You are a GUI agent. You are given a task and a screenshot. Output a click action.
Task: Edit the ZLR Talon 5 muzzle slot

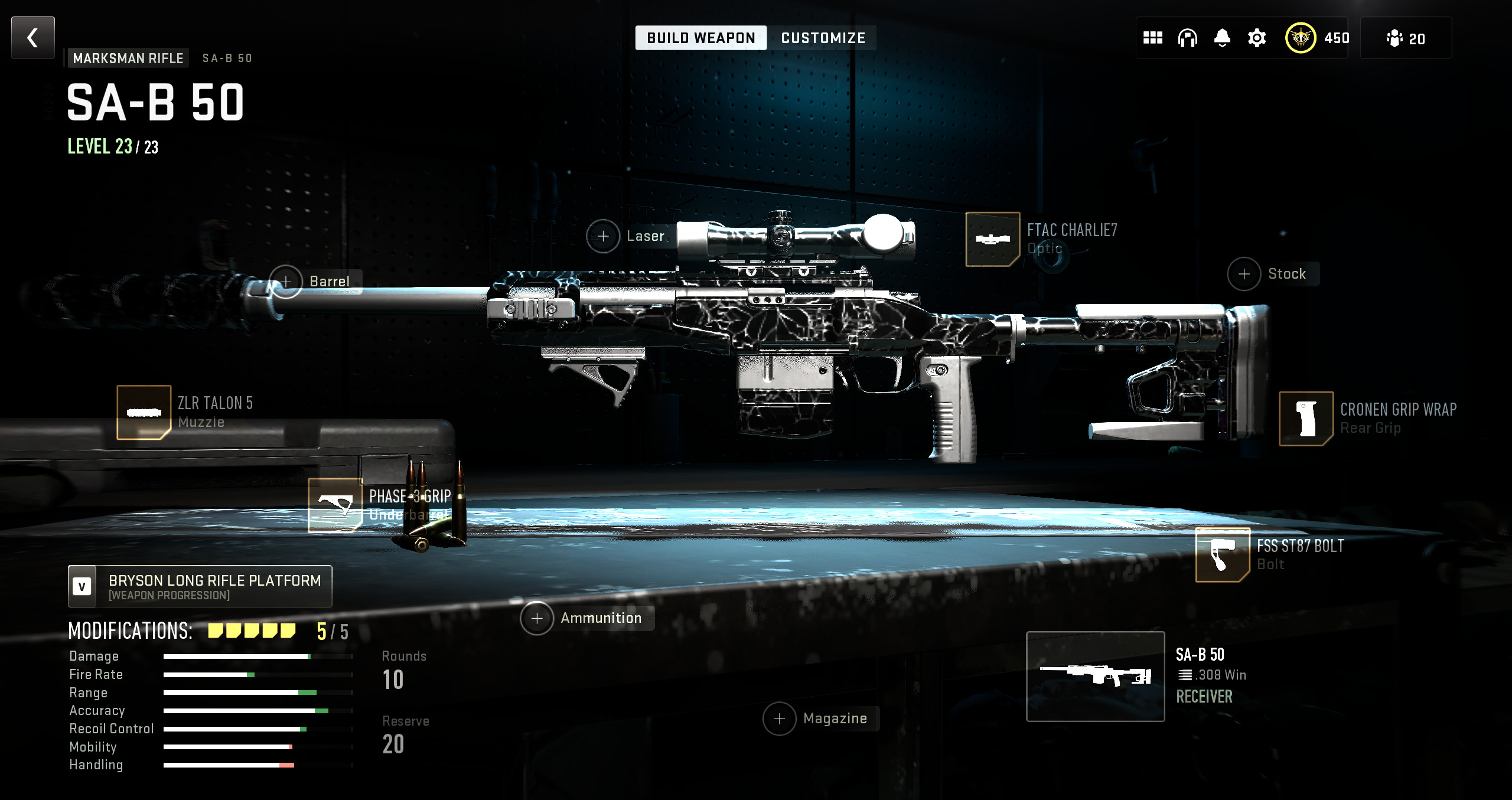tap(144, 412)
